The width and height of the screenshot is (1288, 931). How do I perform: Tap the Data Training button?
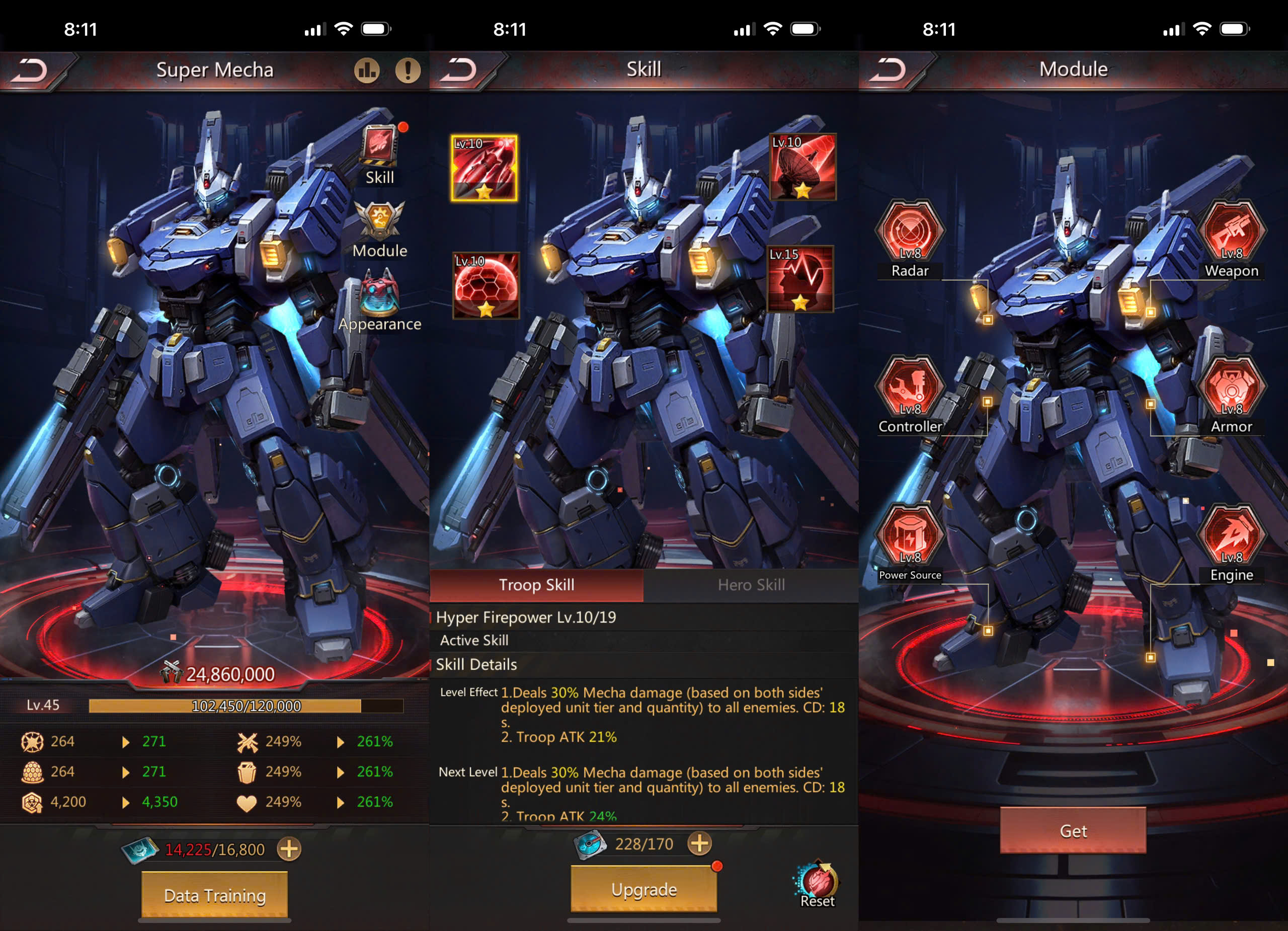pos(215,895)
